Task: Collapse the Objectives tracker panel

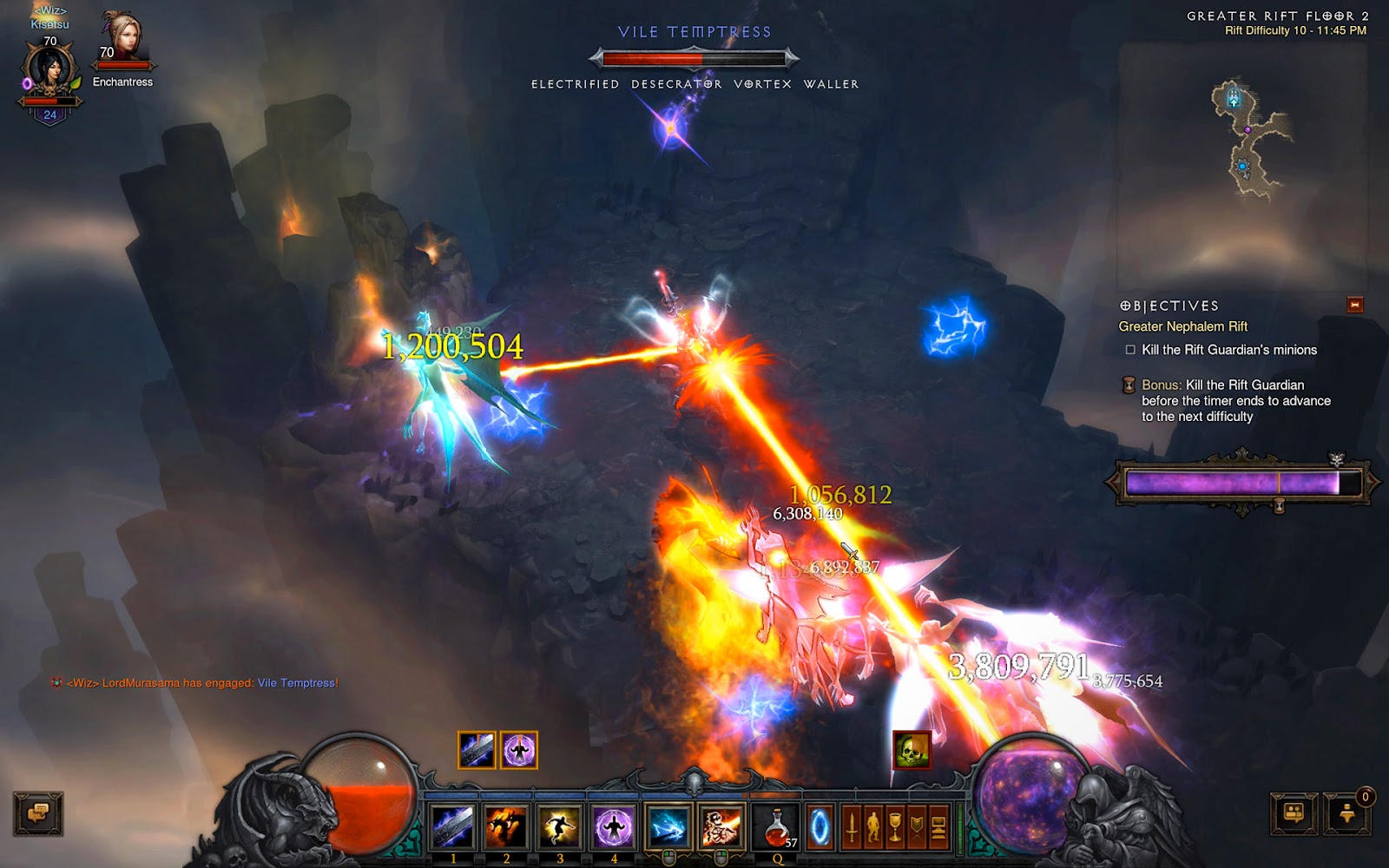Action: pos(1354,305)
